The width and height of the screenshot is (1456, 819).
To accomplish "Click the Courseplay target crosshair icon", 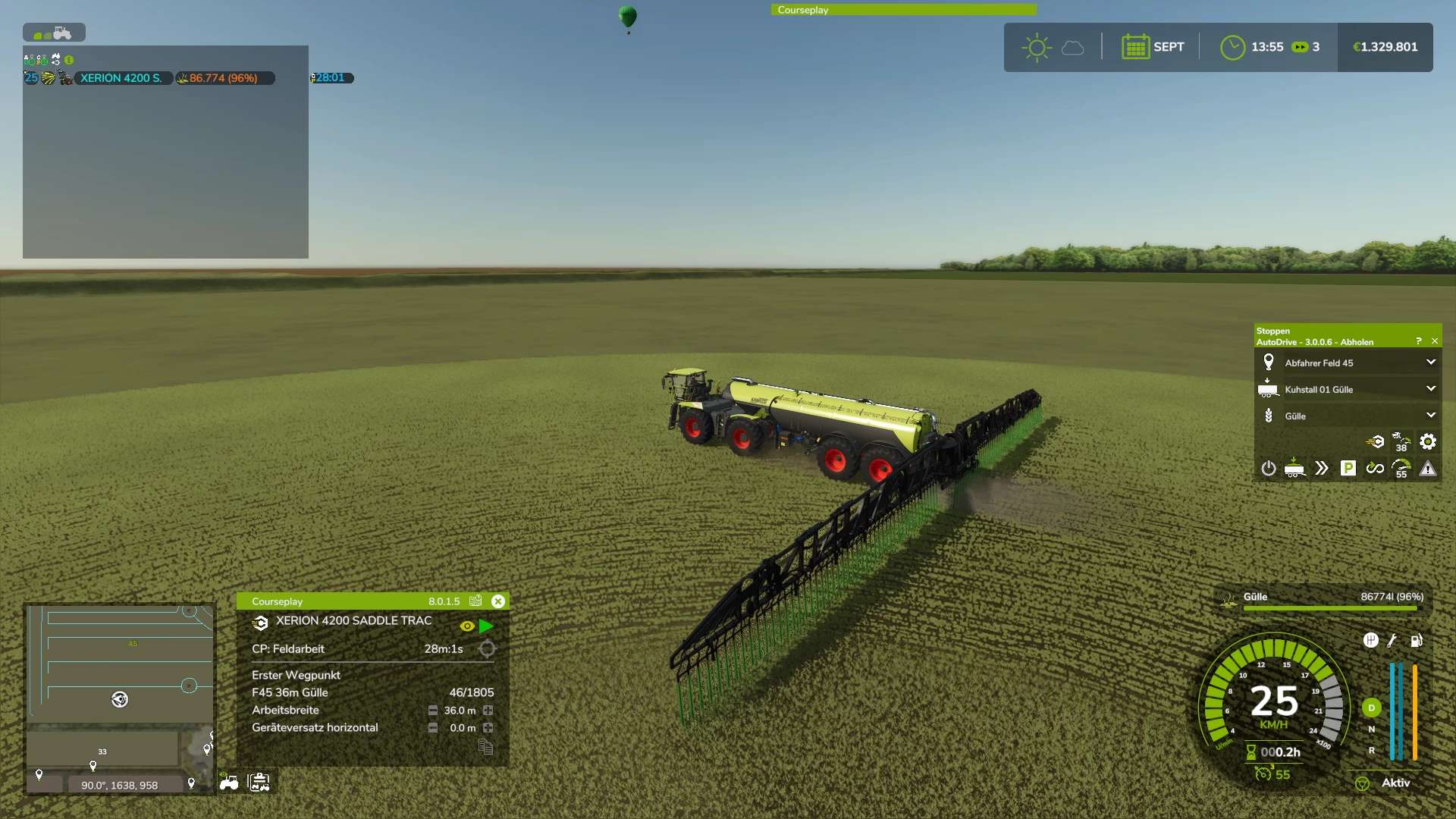I will click(487, 649).
